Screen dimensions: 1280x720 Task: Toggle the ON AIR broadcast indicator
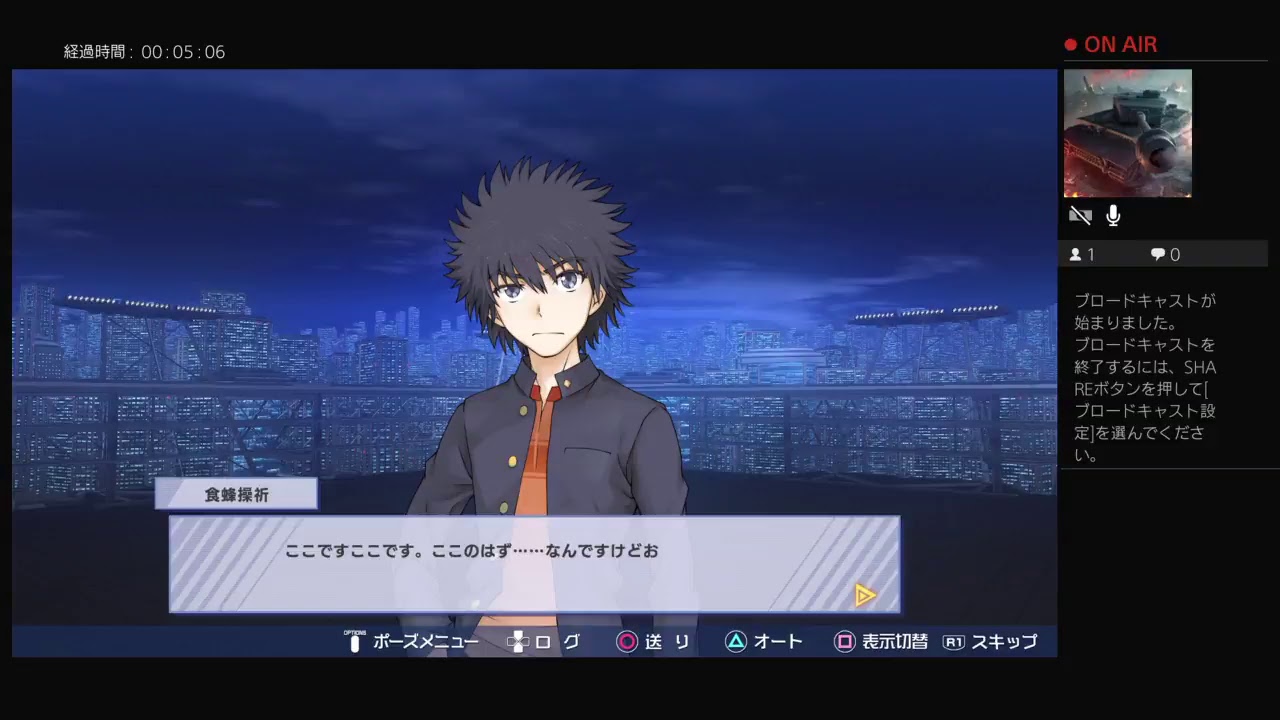(x=1110, y=44)
